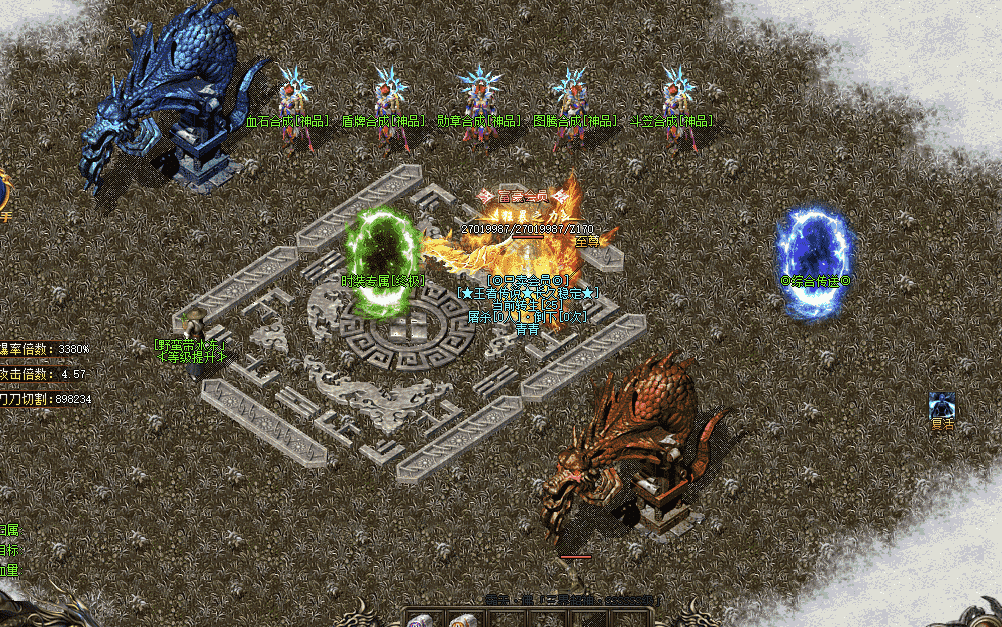This screenshot has width=1002, height=627.
Task: Select the hotbar slot with the purple-marked item
Action: (x=419, y=620)
